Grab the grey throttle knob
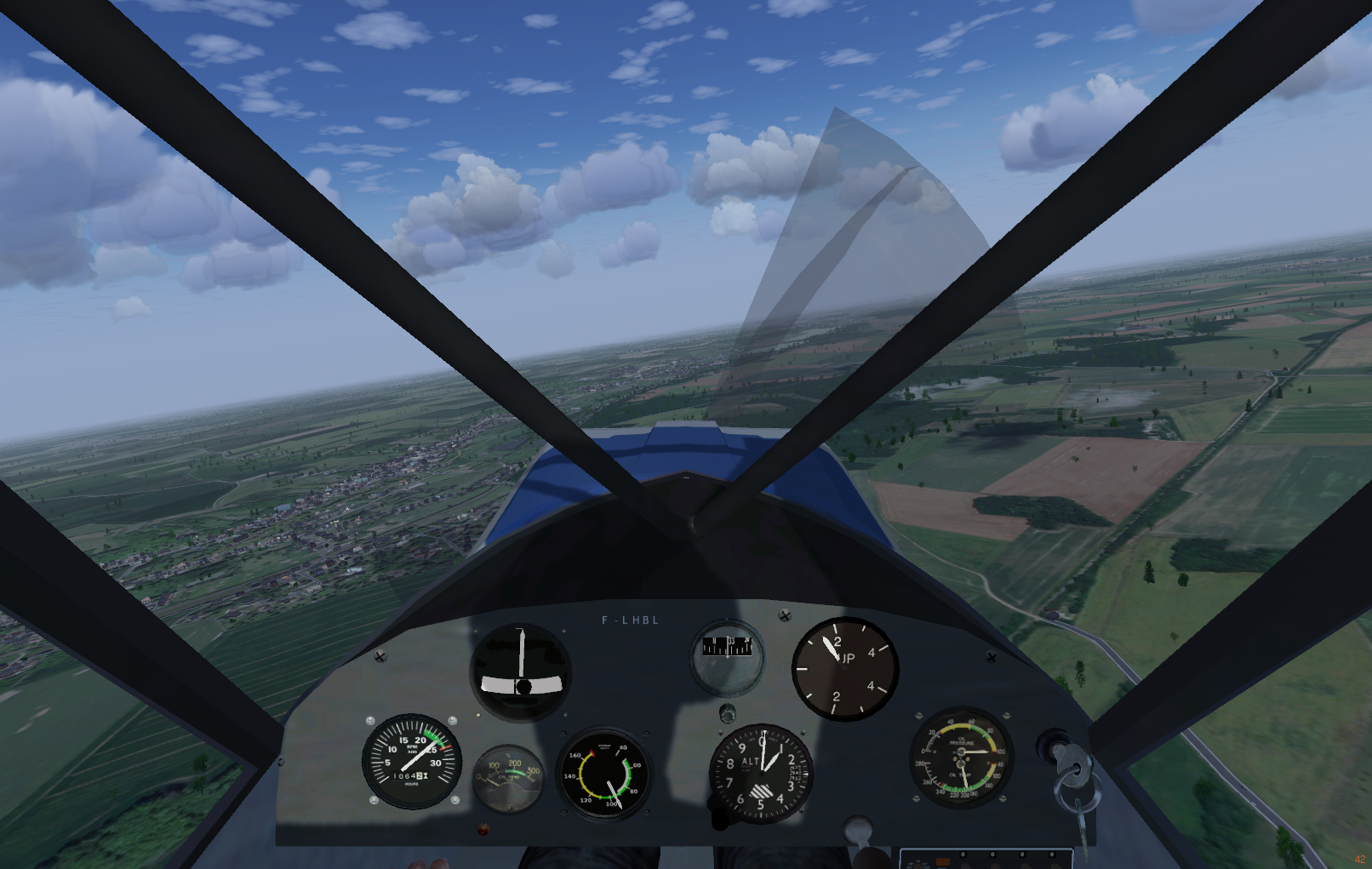1372x869 pixels. (857, 826)
